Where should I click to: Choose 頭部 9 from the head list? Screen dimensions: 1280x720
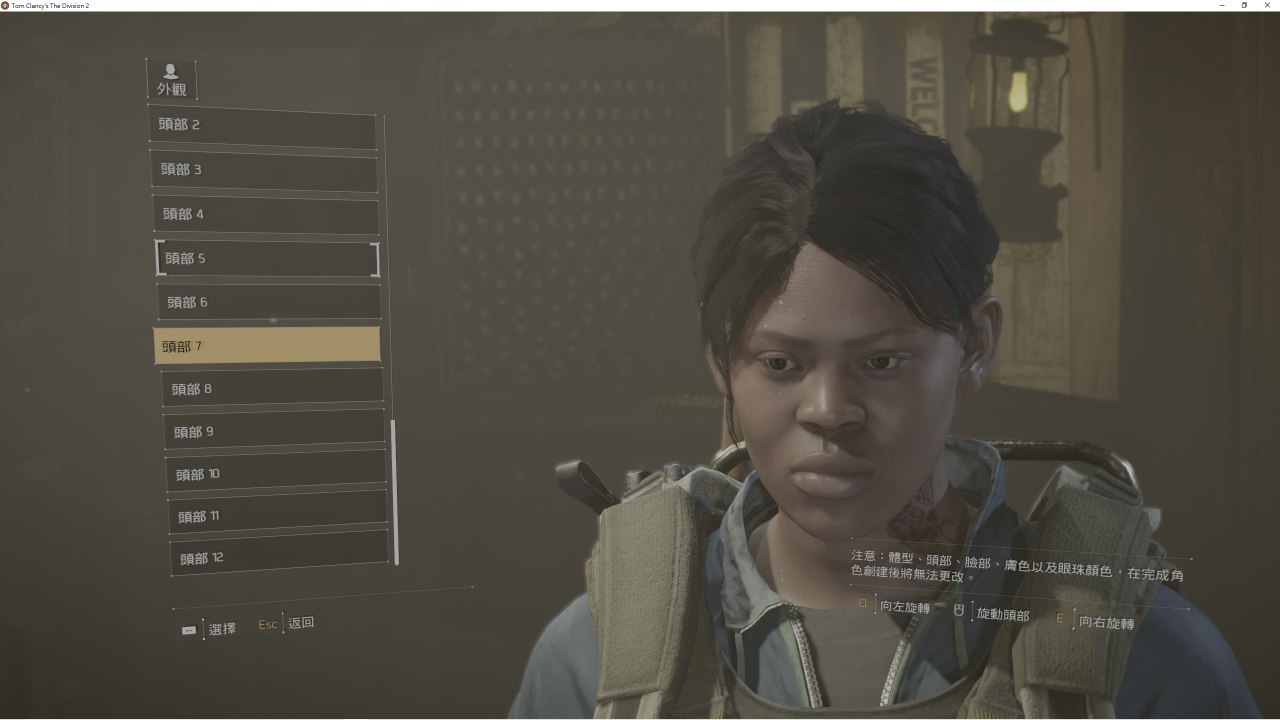[275, 431]
